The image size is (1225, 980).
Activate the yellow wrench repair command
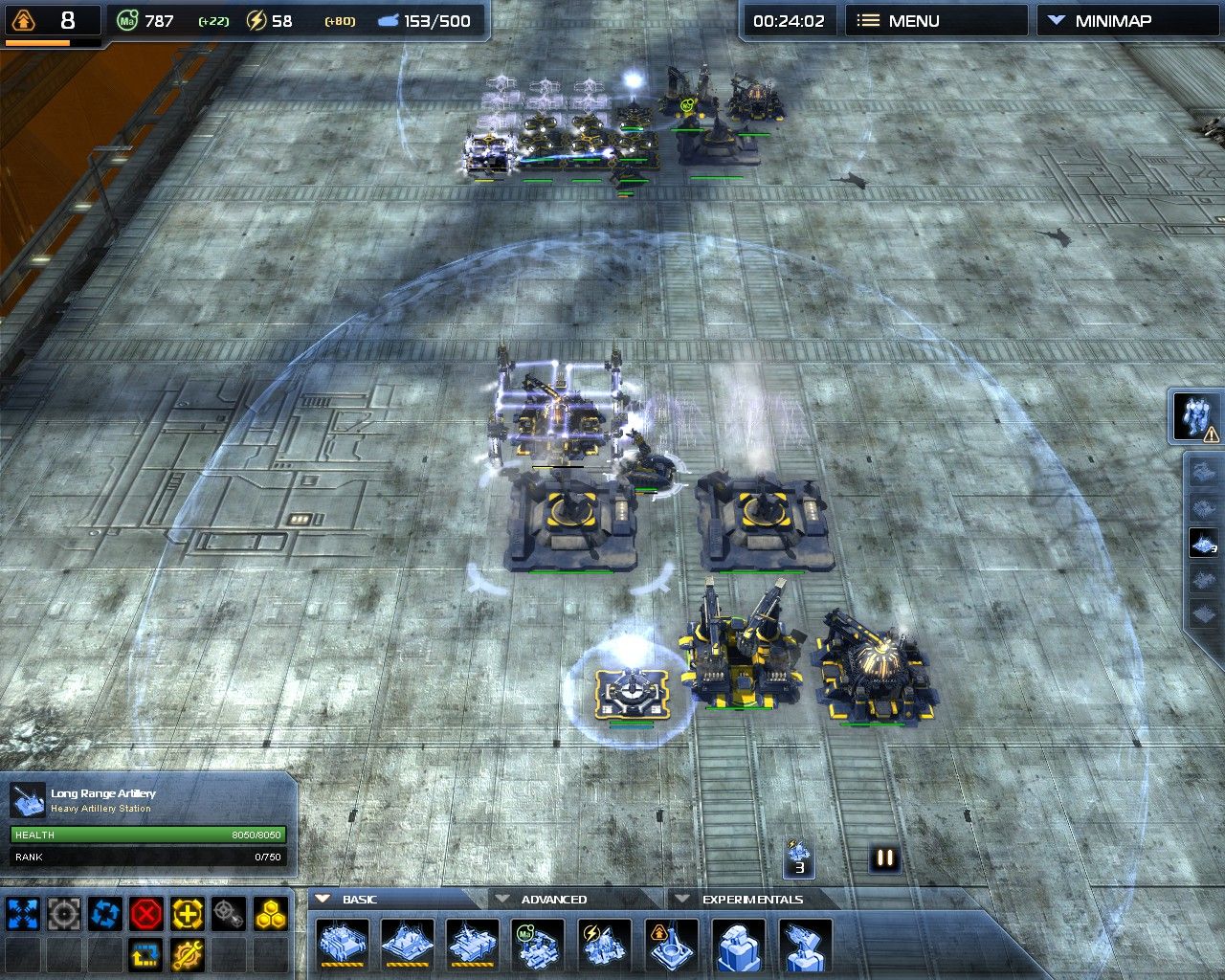tap(188, 954)
